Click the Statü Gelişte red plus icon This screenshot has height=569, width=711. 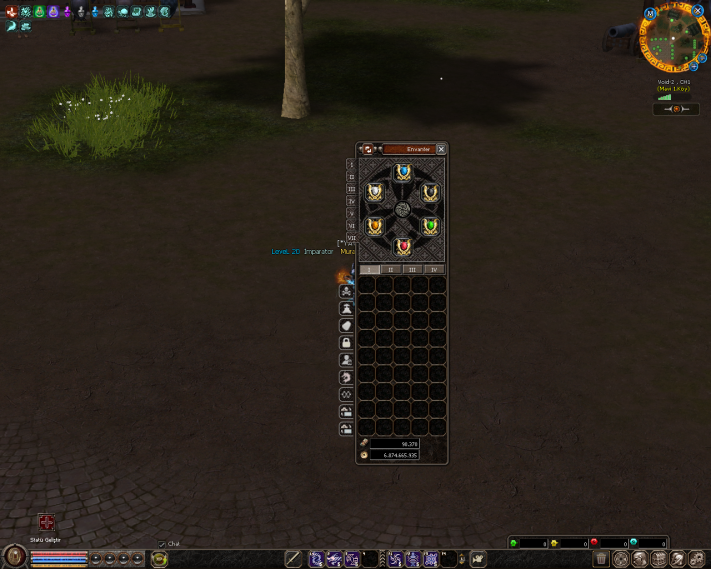click(x=46, y=522)
